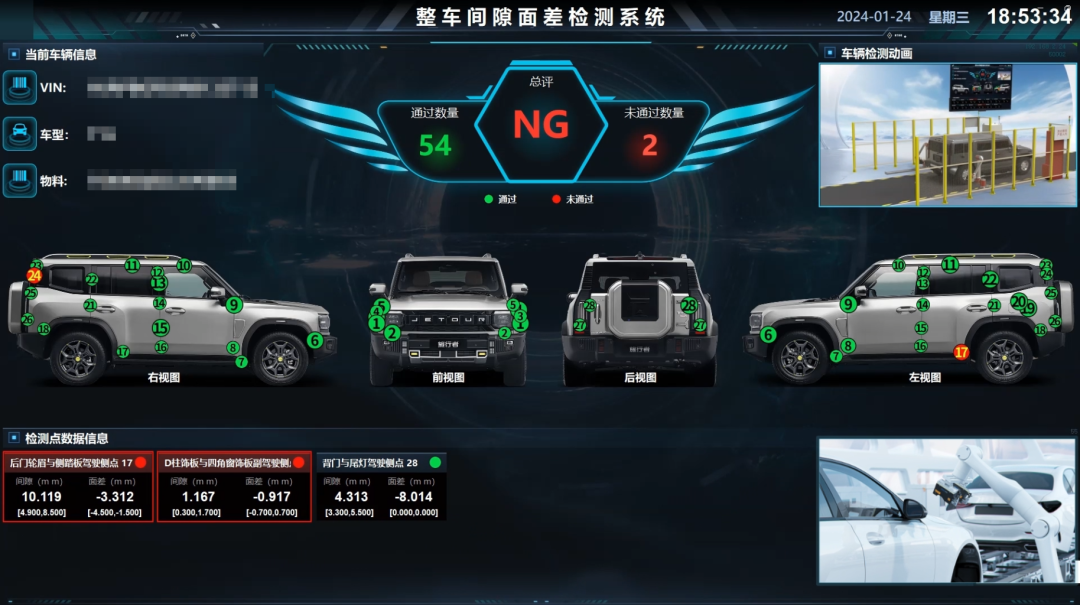
Task: Click the VIN icon
Action: (20, 87)
